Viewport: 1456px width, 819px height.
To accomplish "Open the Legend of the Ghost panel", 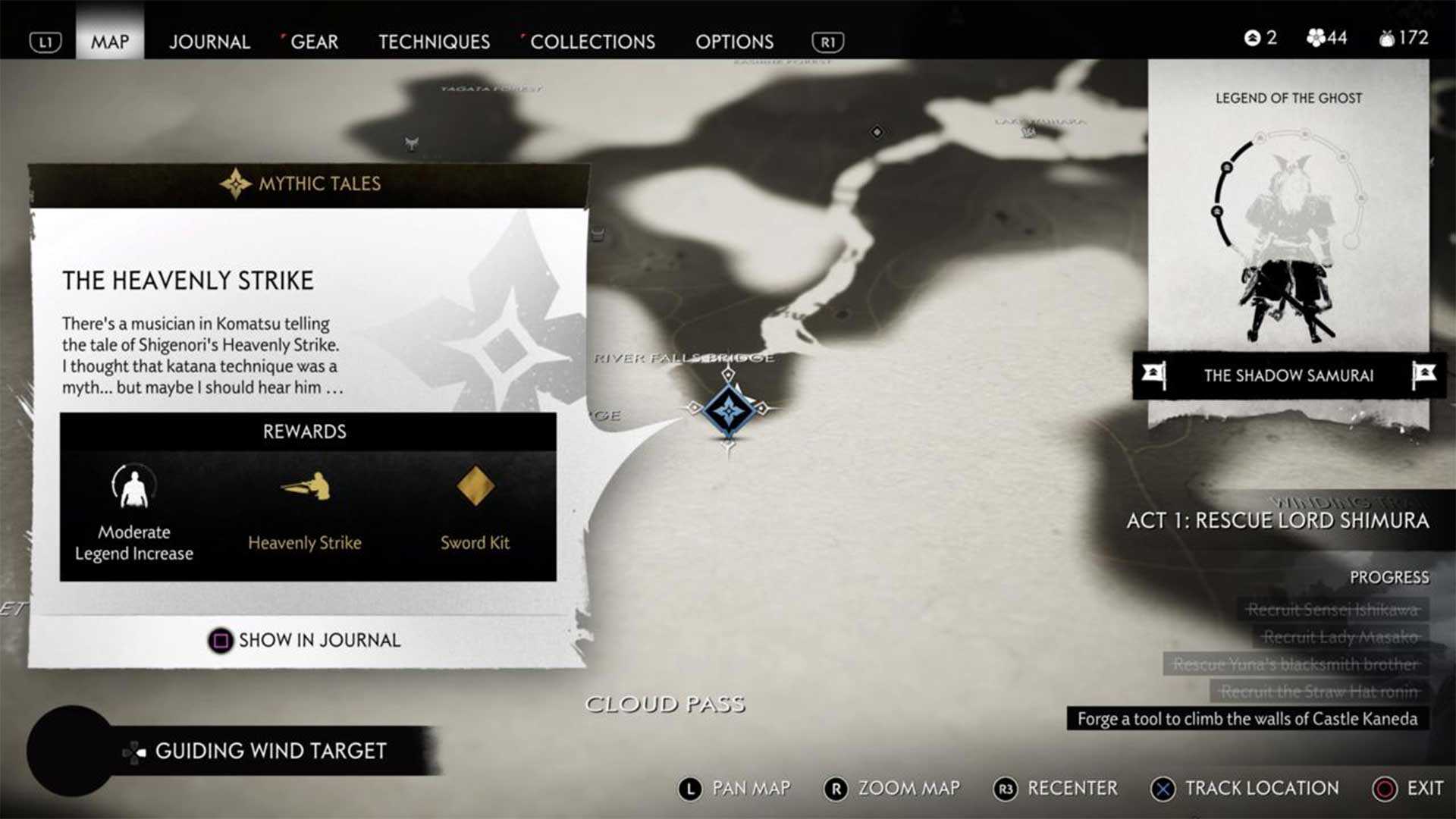I will coord(1288,220).
